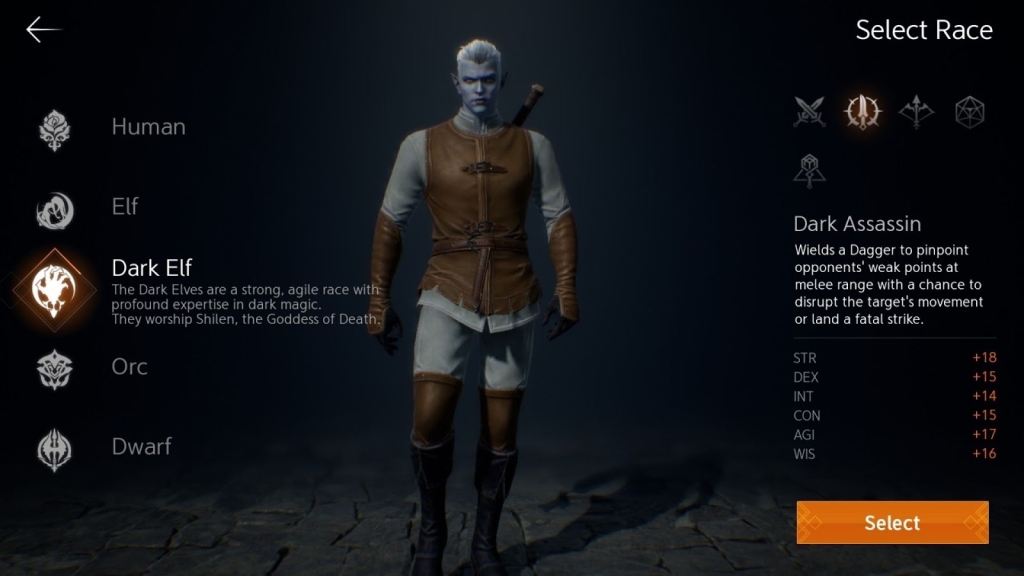
Task: Go back using the arrow button
Action: tap(43, 30)
